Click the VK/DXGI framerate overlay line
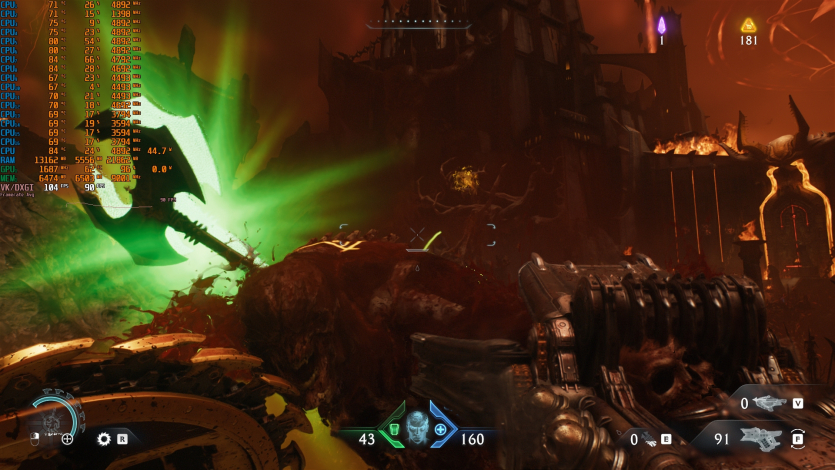835x470 pixels. pyautogui.click(x=52, y=187)
